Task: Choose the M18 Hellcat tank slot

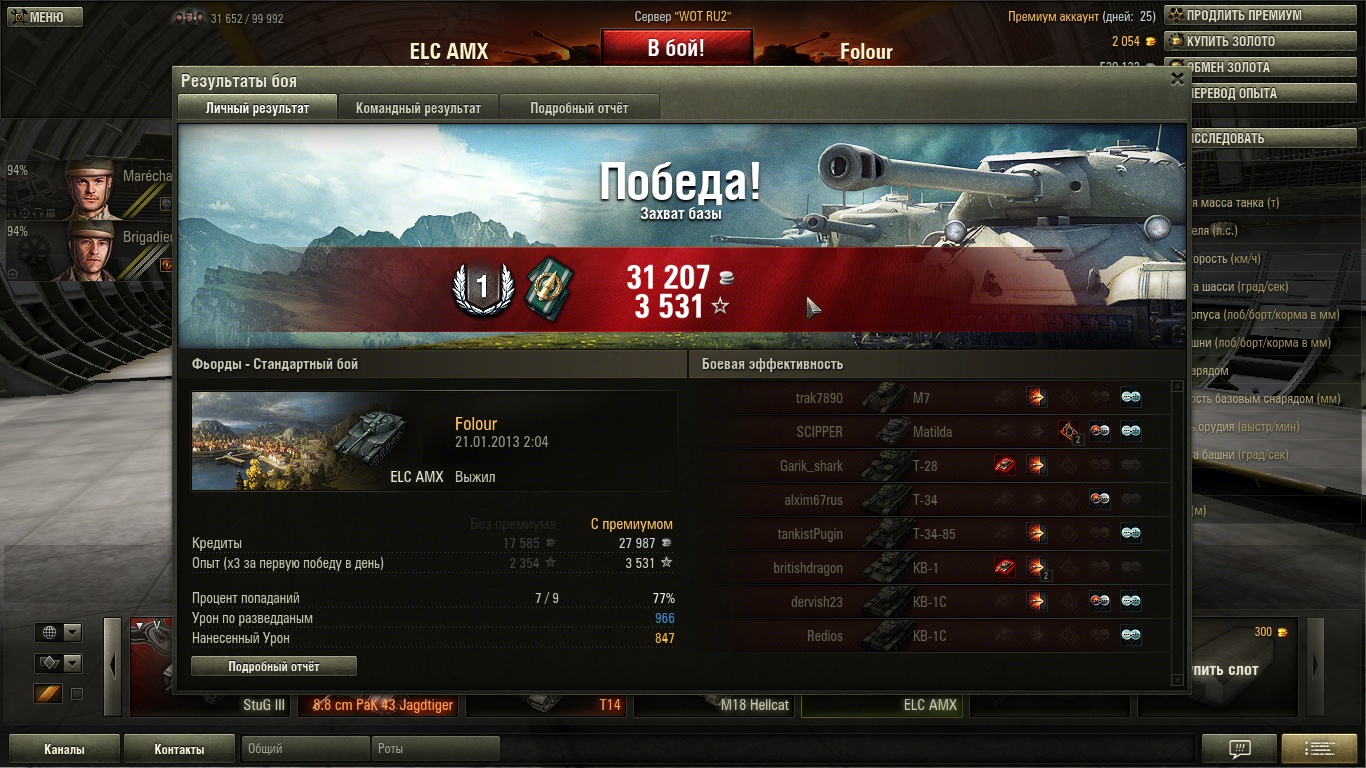Action: coord(715,704)
